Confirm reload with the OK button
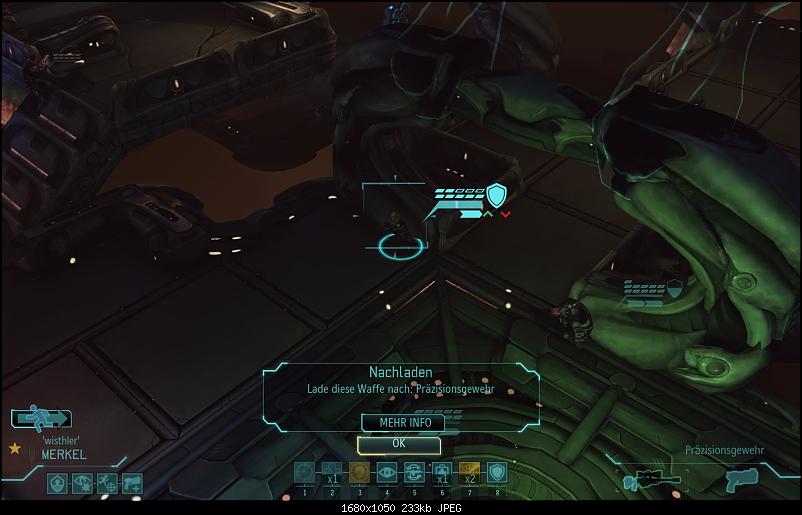The height and width of the screenshot is (515, 802). (x=398, y=443)
